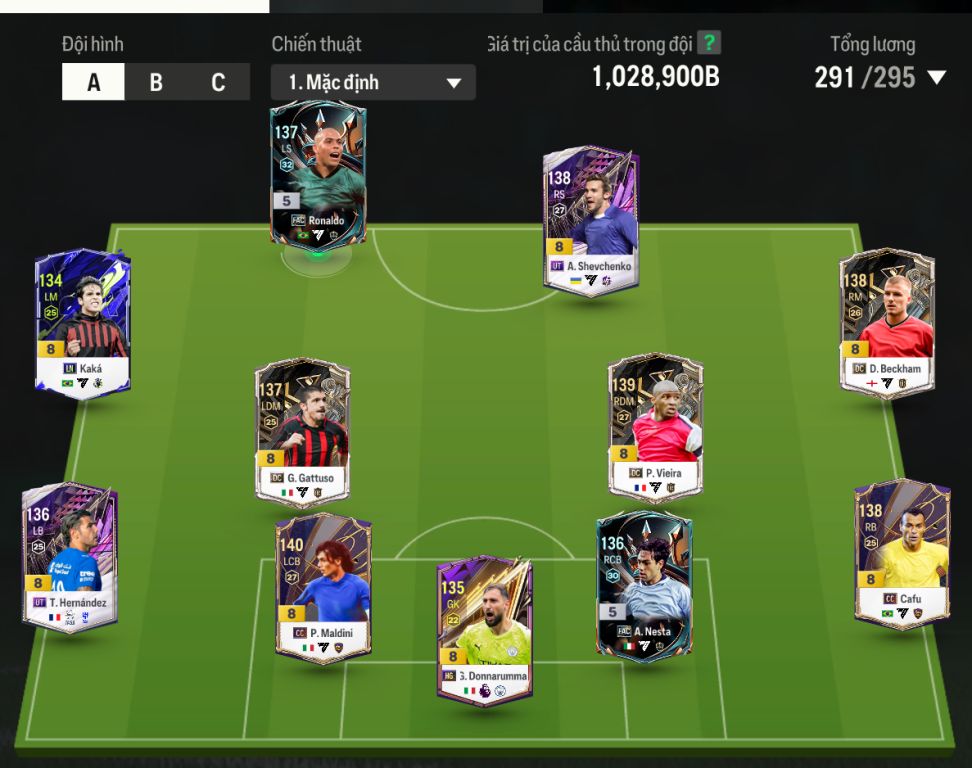Select the G. Gattuso card
The height and width of the screenshot is (768, 972).
pyautogui.click(x=302, y=432)
